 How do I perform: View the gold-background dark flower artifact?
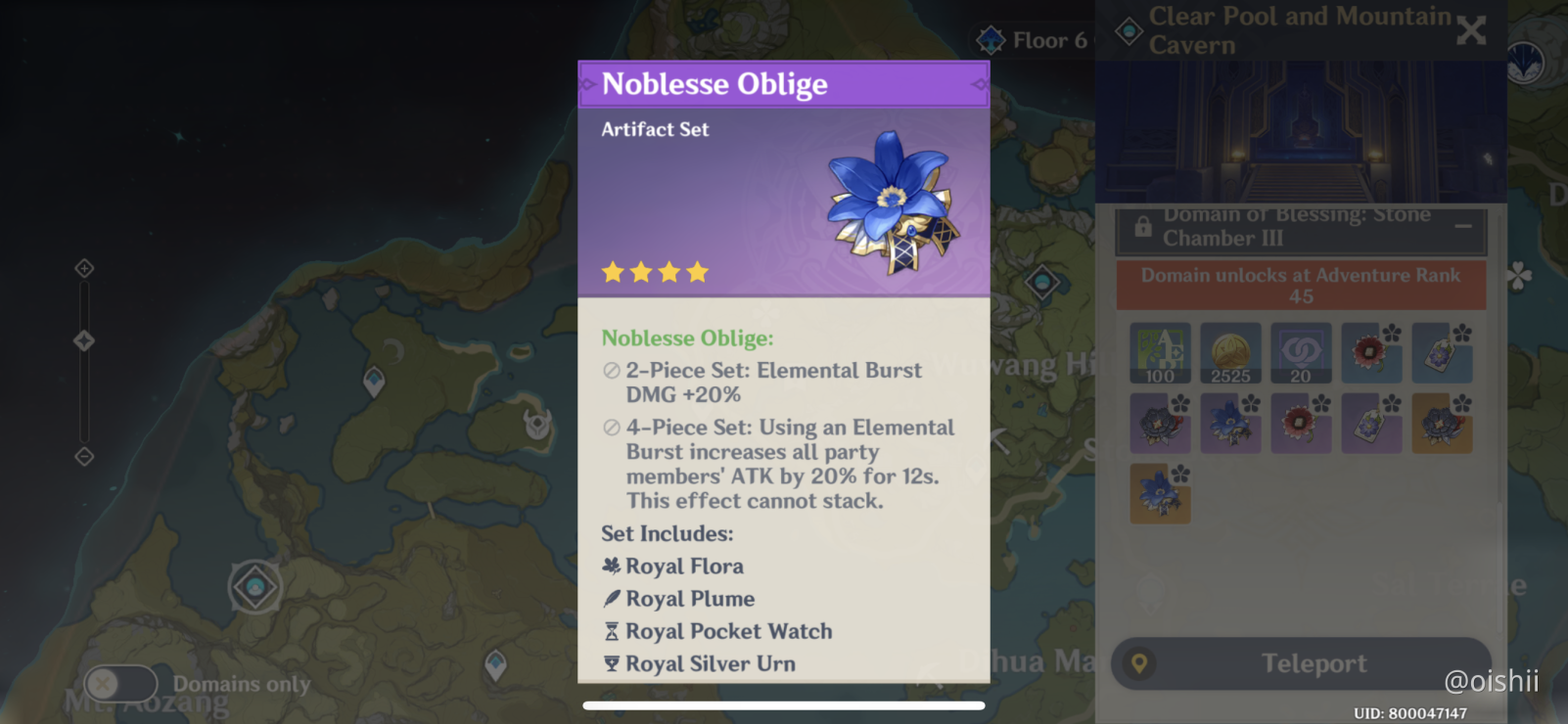(1442, 424)
